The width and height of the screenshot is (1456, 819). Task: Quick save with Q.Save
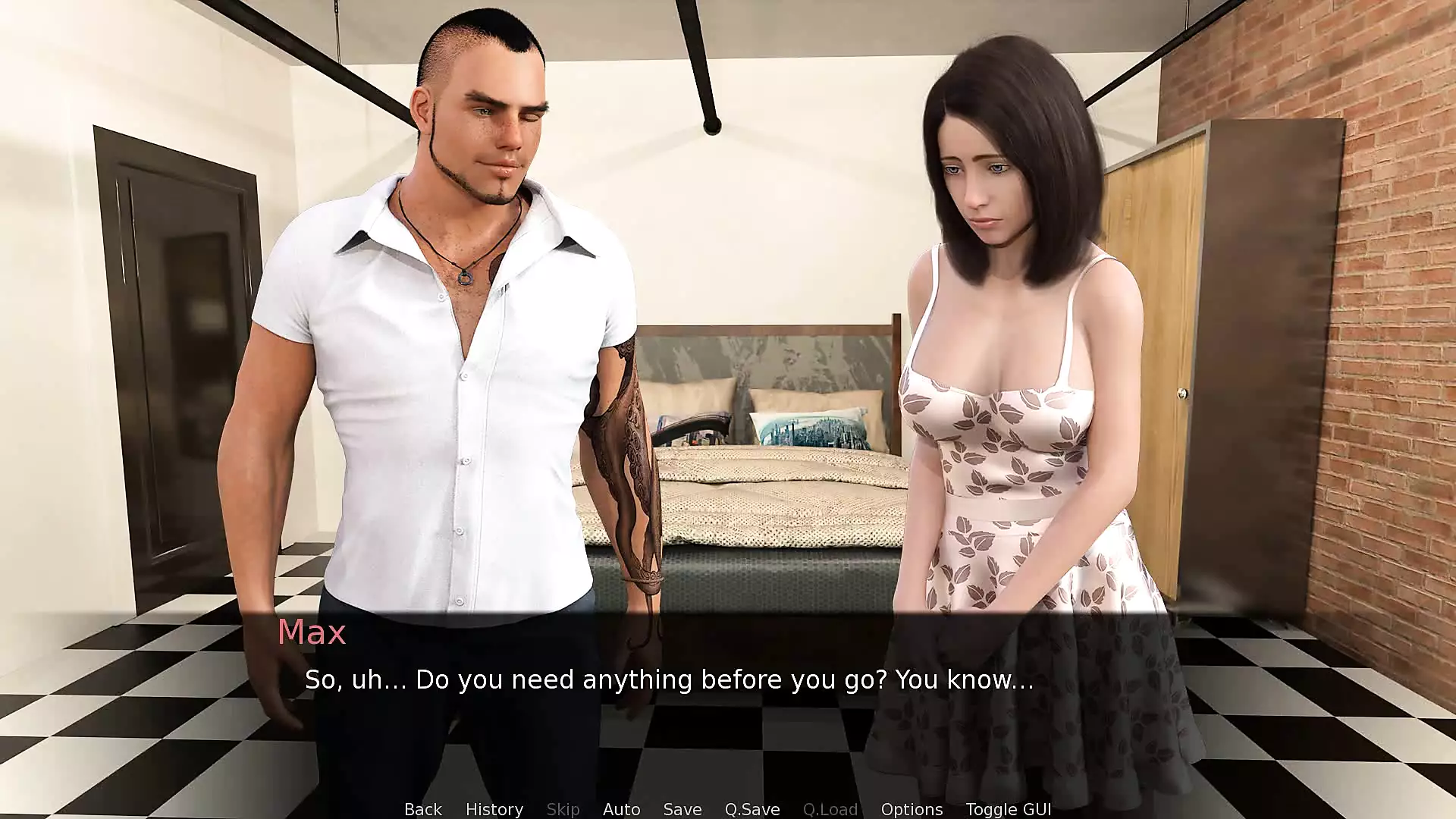click(752, 809)
